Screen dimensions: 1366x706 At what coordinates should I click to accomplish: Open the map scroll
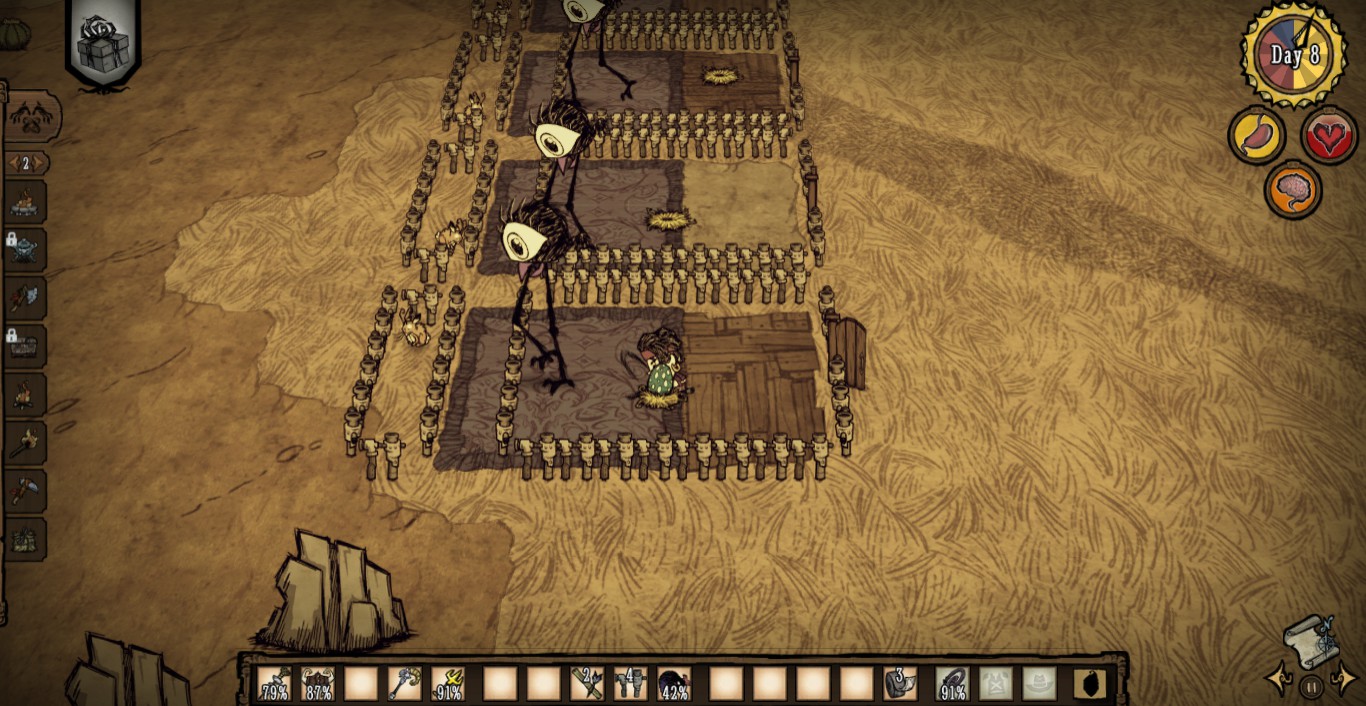1310,638
